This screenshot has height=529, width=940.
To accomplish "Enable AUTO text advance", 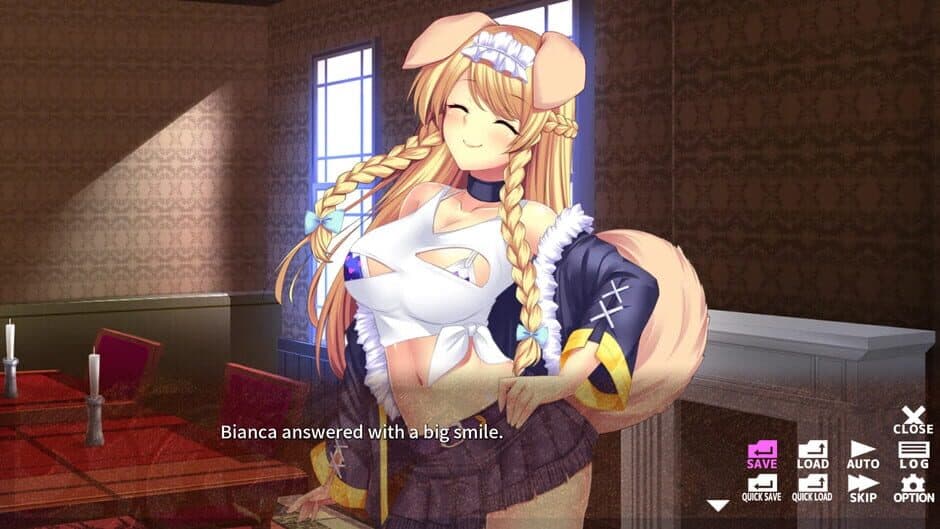I will point(863,454).
